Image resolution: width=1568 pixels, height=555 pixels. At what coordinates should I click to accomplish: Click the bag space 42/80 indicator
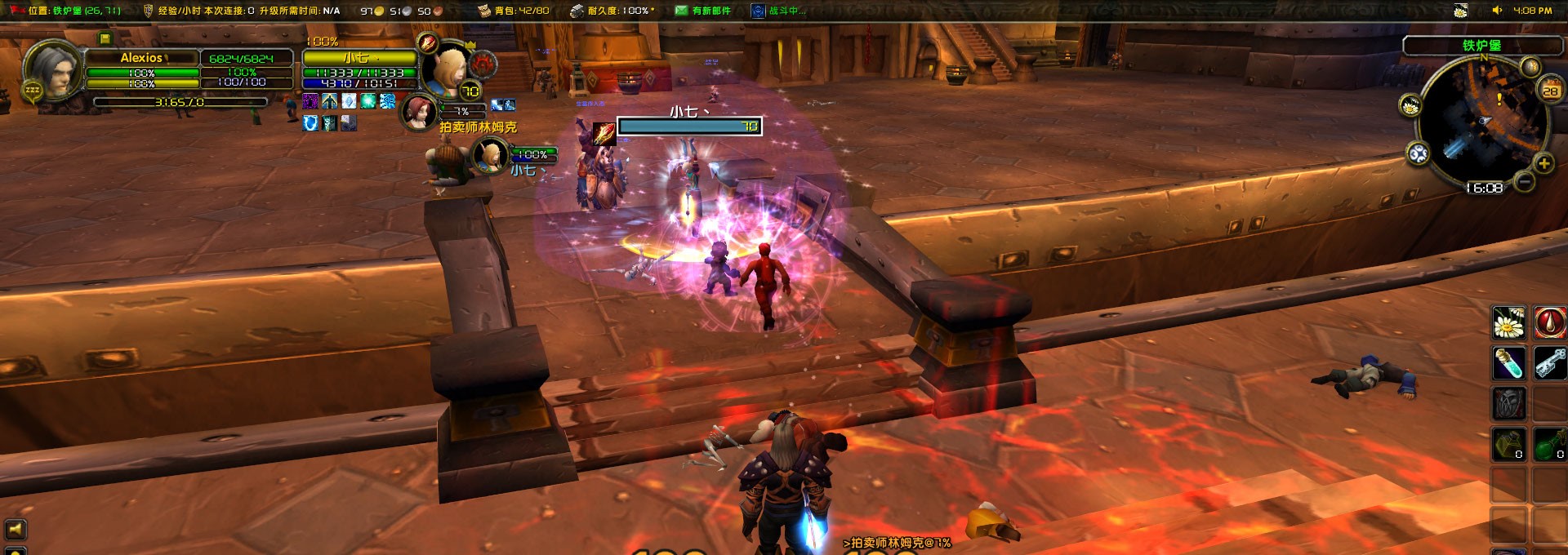pyautogui.click(x=514, y=11)
